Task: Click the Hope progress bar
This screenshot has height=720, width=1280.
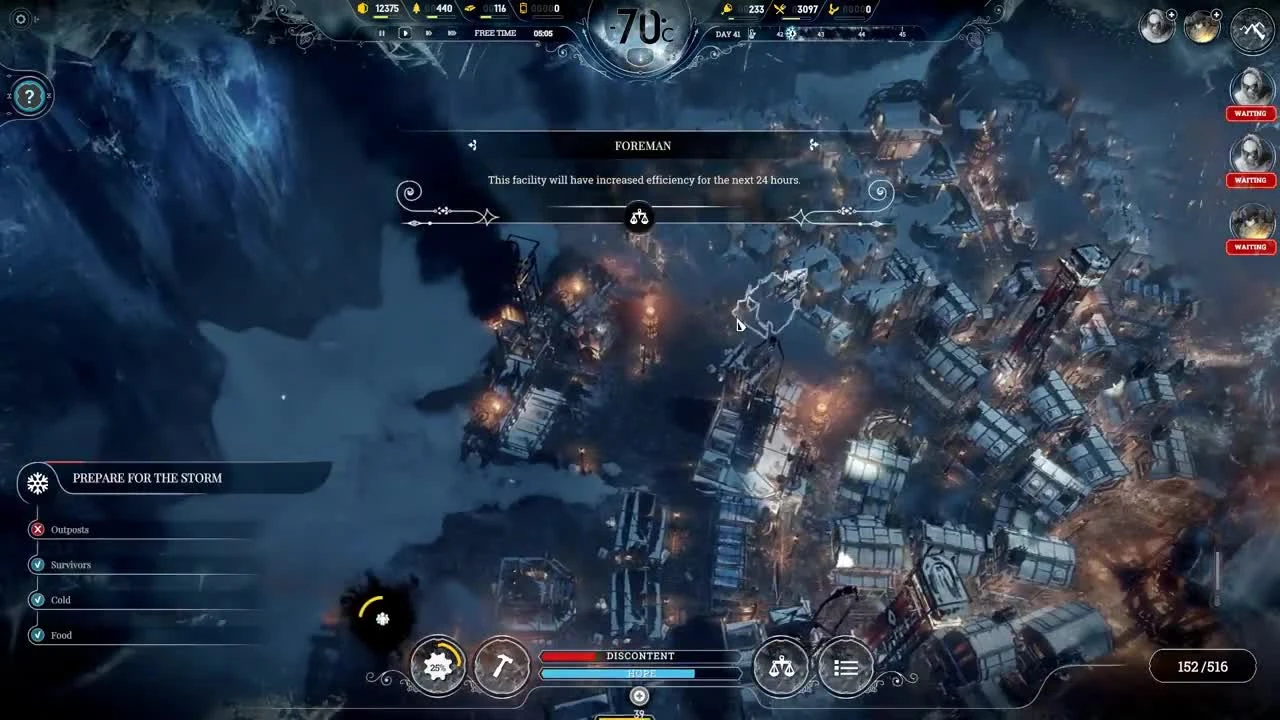Action: 639,673
